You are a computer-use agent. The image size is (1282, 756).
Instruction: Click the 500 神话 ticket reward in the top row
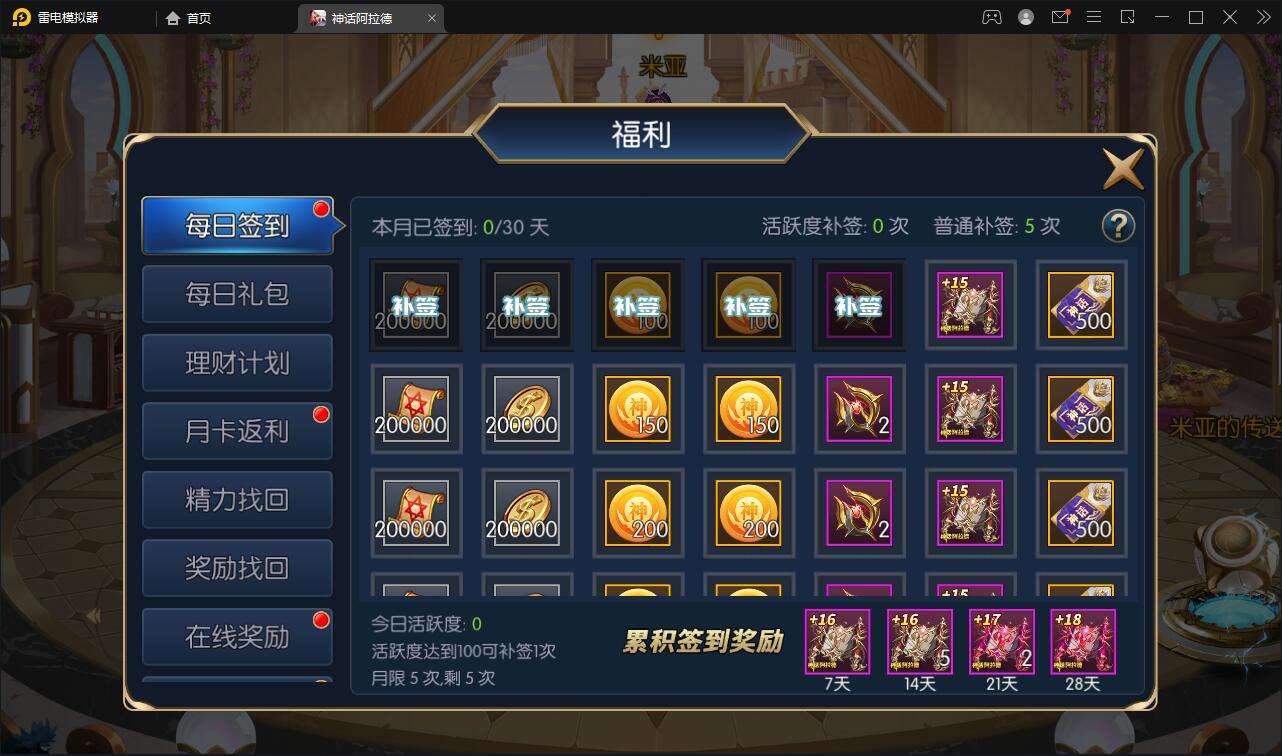1081,304
